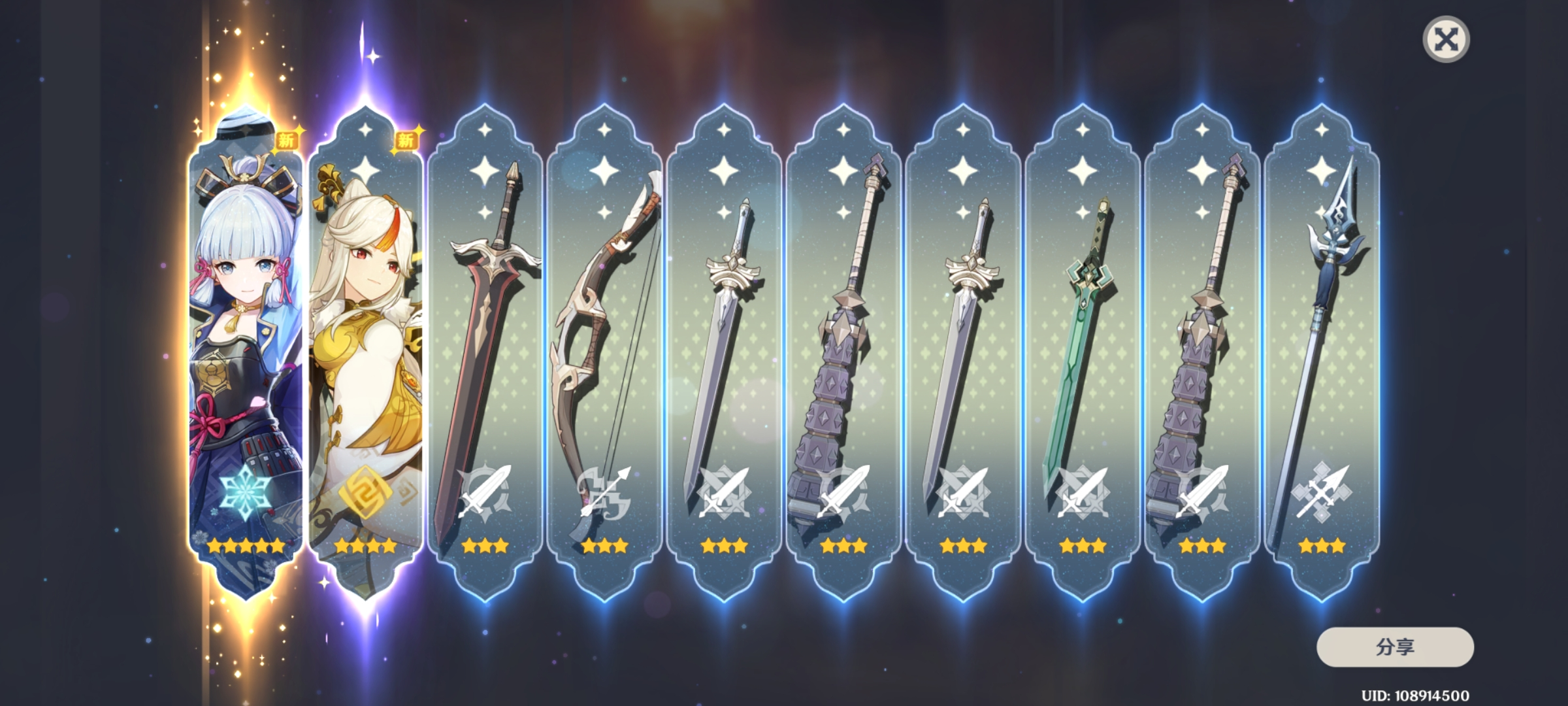Select the five-star Ayaka character card
Viewport: 1568px width, 706px height.
pyautogui.click(x=246, y=353)
